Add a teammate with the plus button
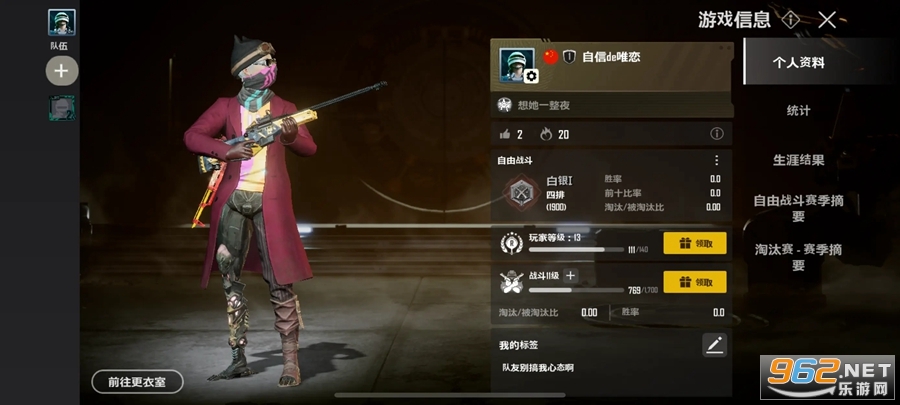The height and width of the screenshot is (405, 900). click(61, 71)
